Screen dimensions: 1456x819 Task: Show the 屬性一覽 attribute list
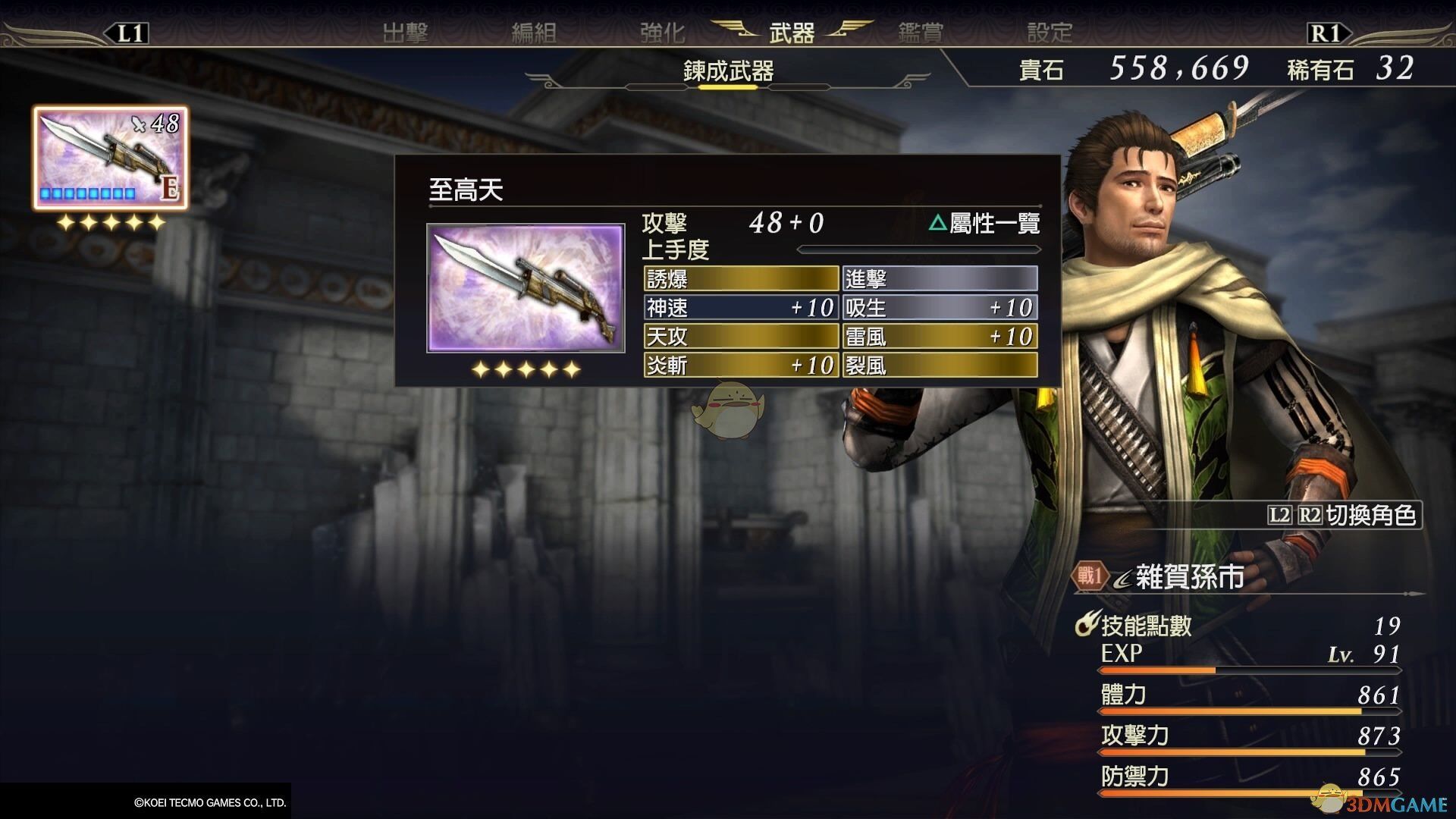[984, 223]
